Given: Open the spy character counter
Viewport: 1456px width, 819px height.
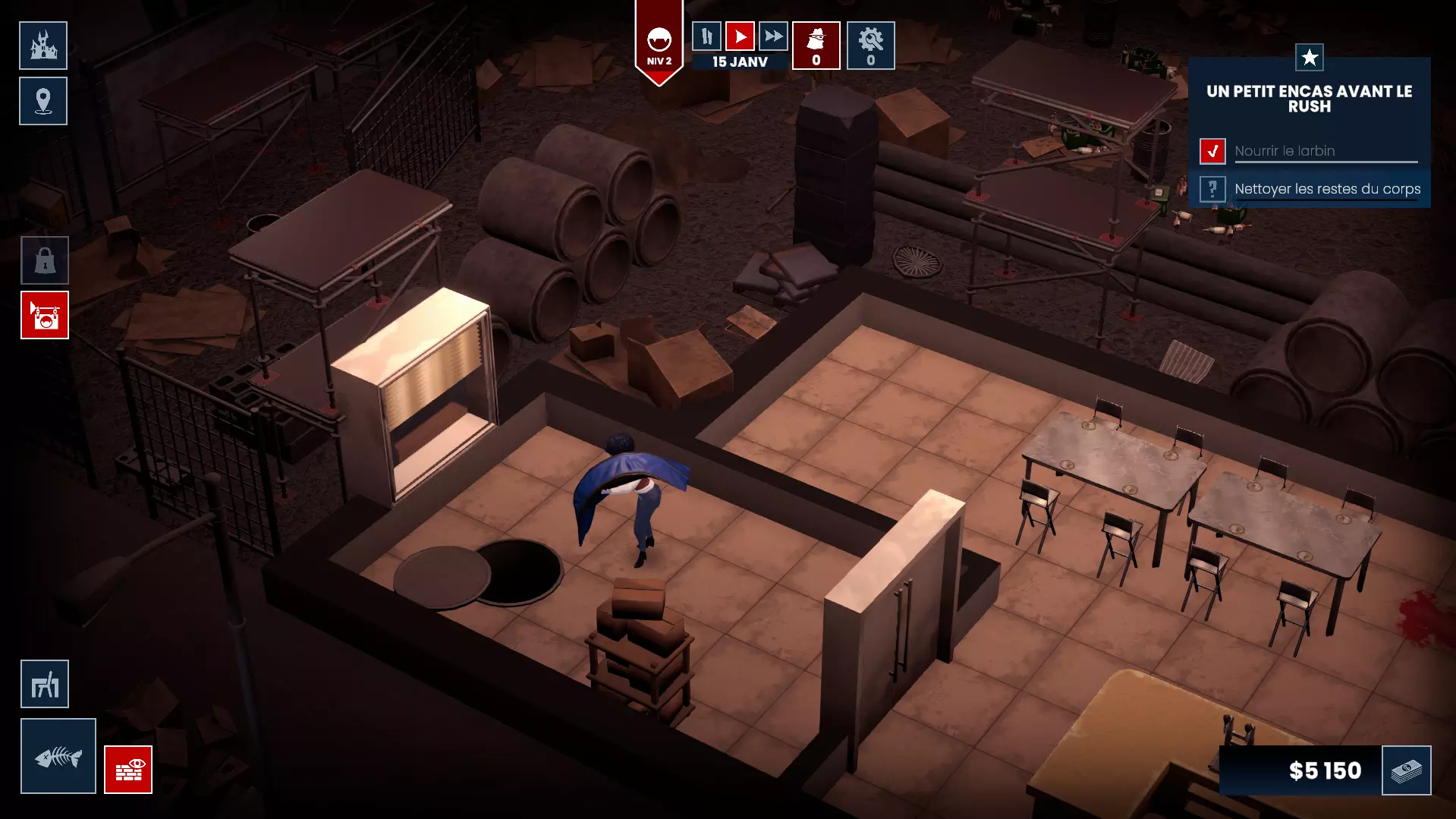Looking at the screenshot, I should [816, 46].
